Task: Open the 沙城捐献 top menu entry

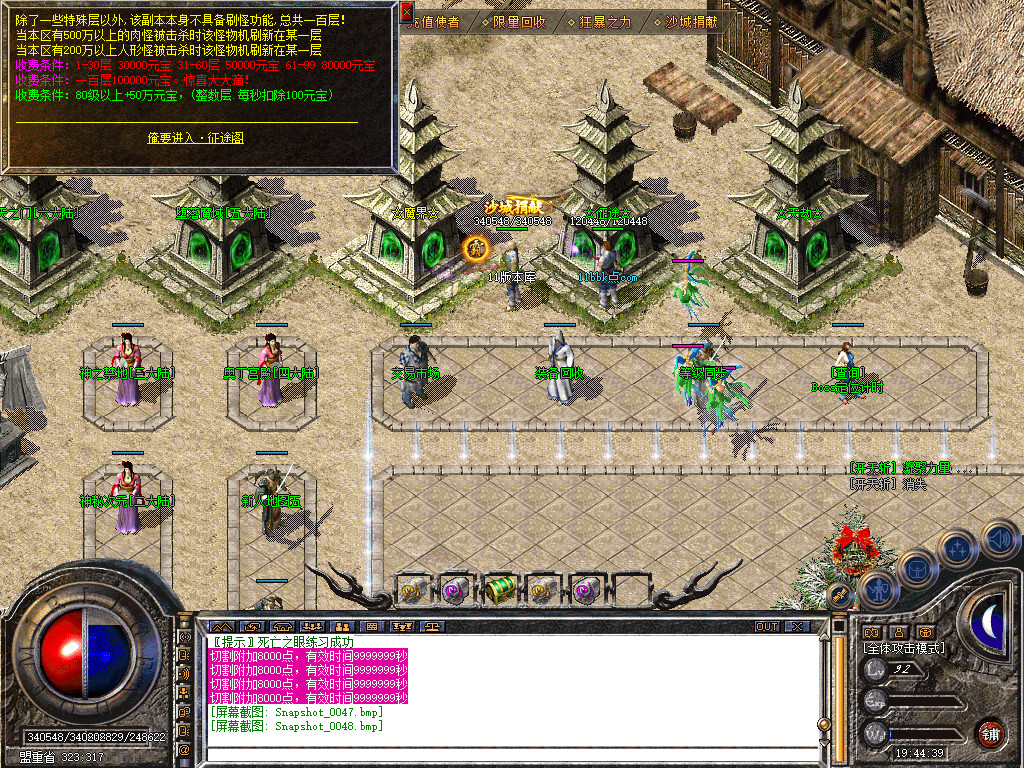Action: 692,21
